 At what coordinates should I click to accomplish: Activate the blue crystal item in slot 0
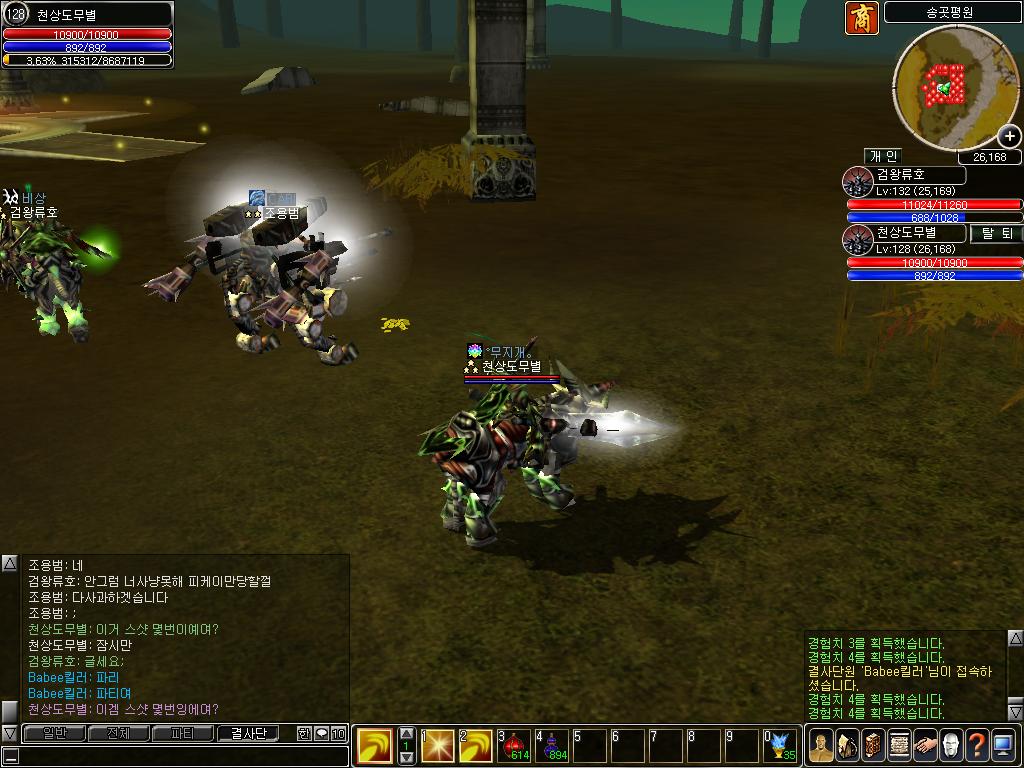[780, 746]
